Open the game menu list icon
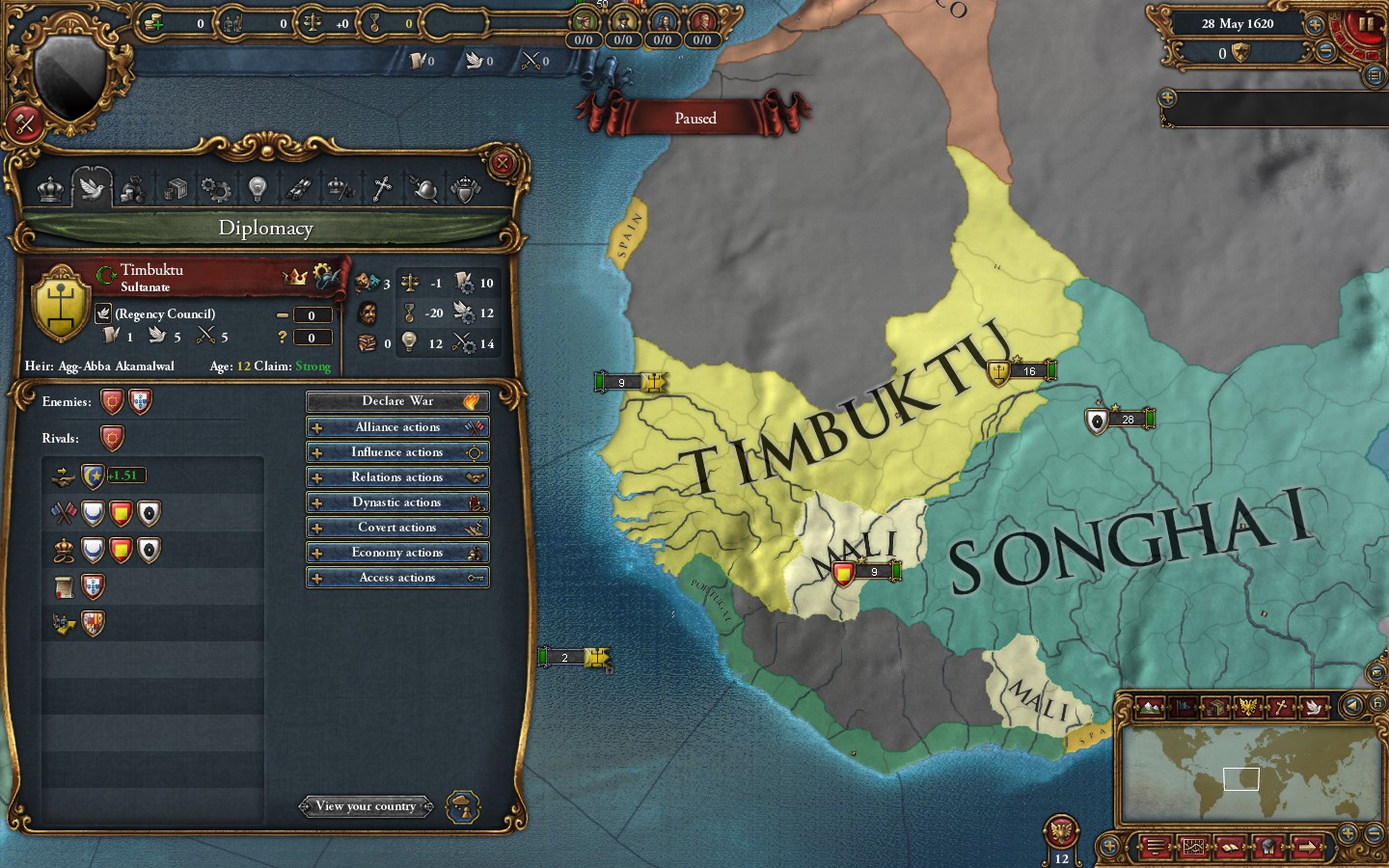The image size is (1389, 868). tap(1154, 847)
